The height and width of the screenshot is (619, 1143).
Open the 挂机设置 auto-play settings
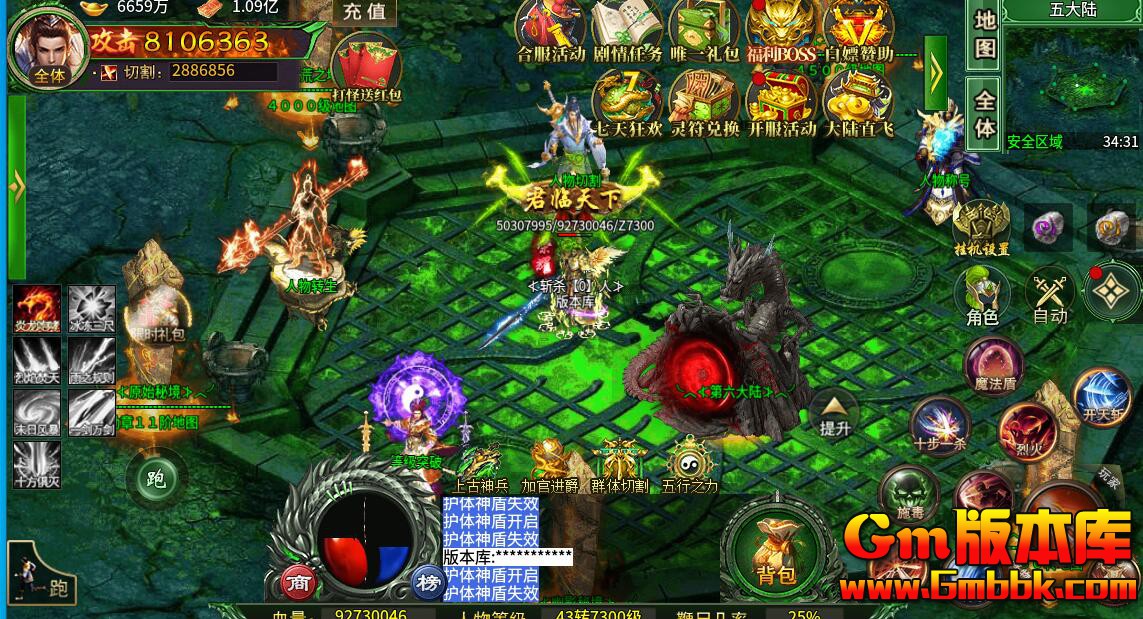coord(981,226)
